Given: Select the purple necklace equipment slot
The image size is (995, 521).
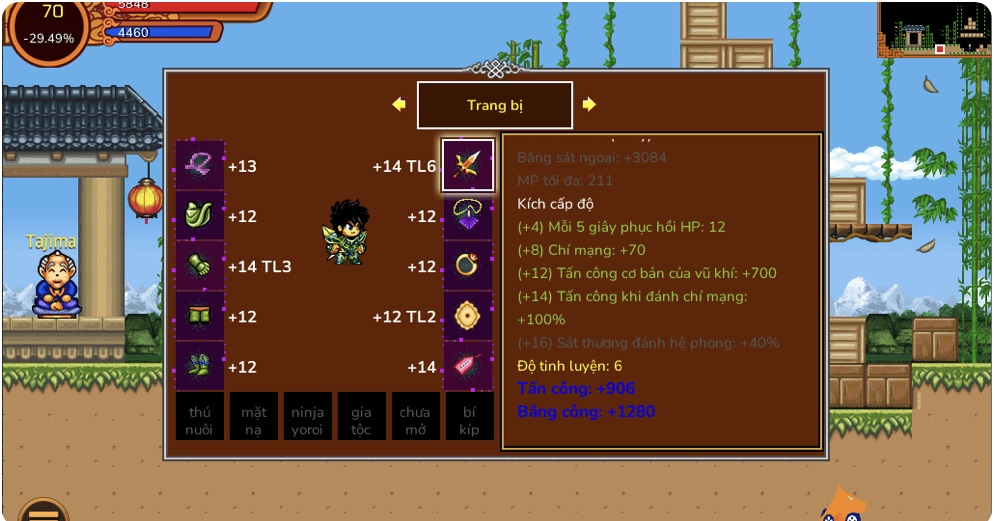Looking at the screenshot, I should pyautogui.click(x=468, y=216).
